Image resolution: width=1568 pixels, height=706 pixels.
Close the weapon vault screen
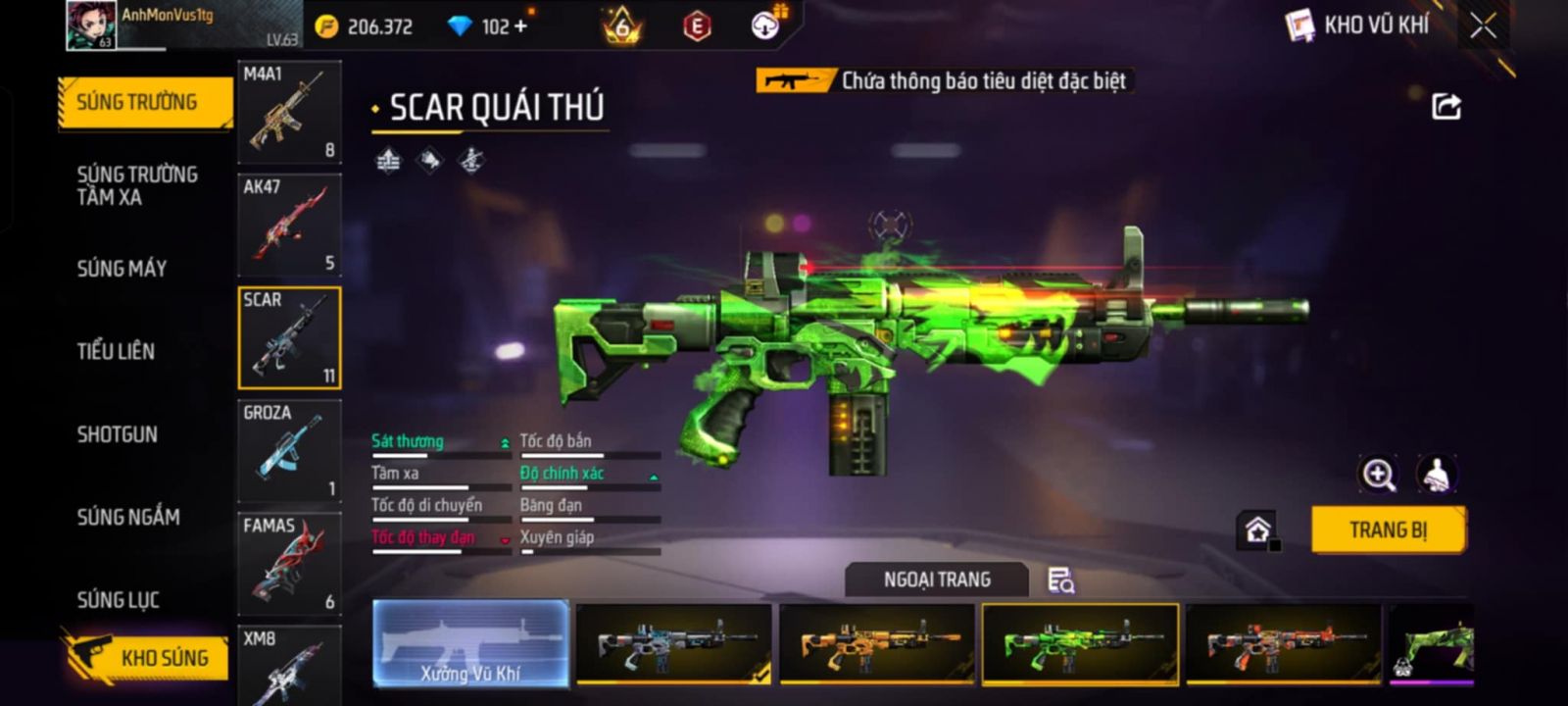1483,25
